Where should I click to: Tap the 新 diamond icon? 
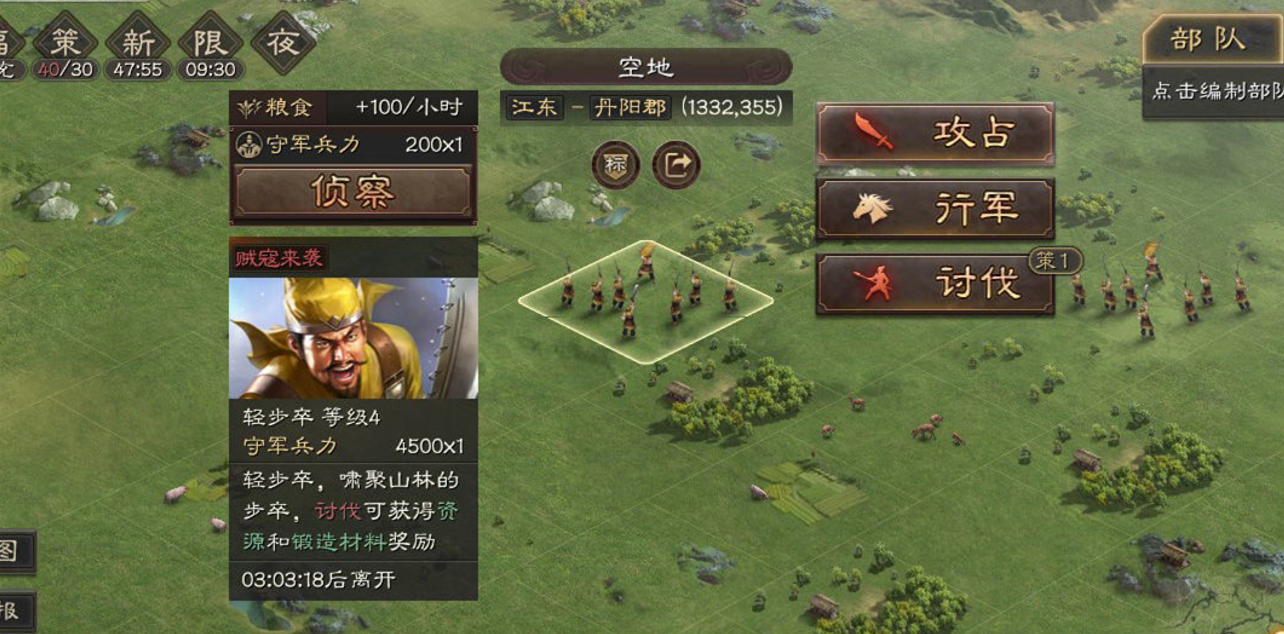138,42
